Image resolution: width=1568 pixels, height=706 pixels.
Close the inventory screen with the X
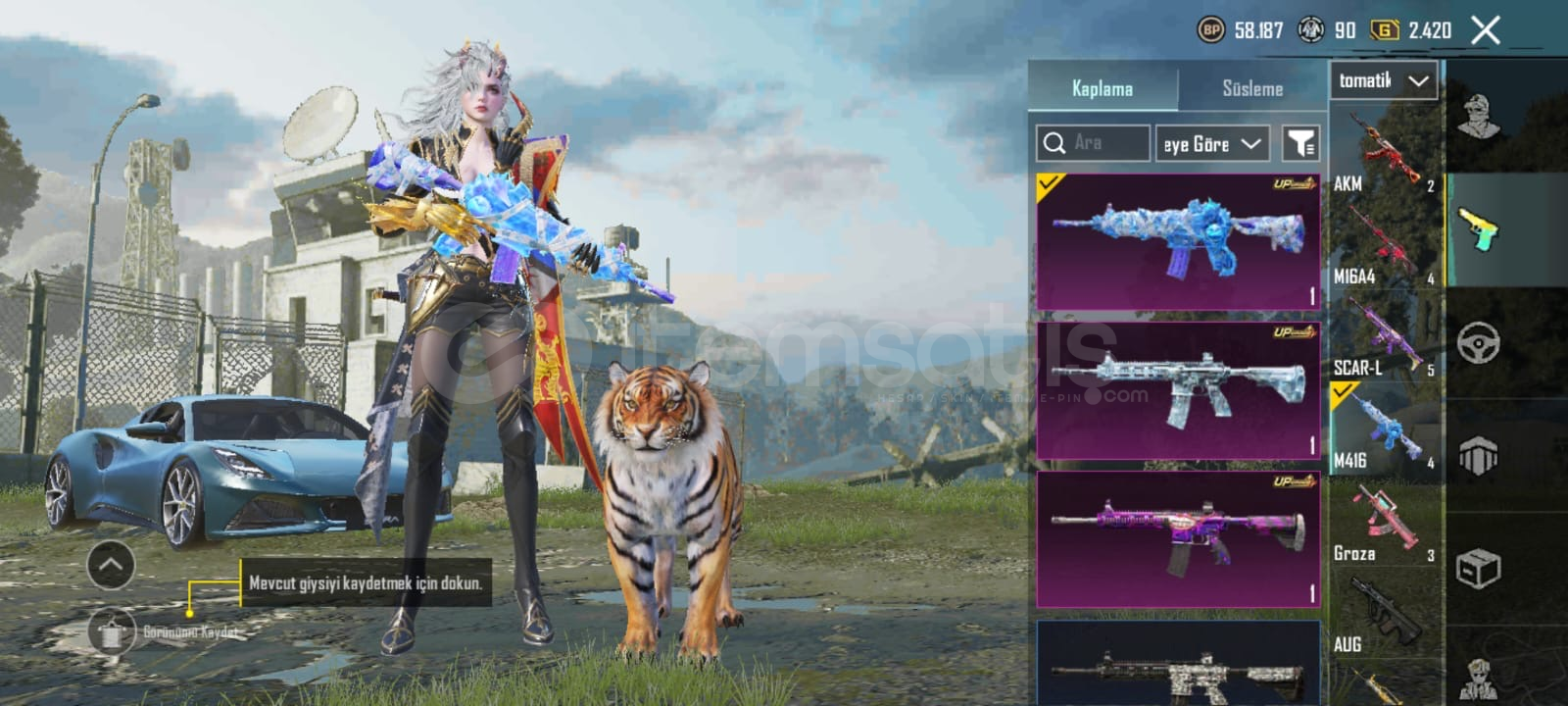[1486, 30]
